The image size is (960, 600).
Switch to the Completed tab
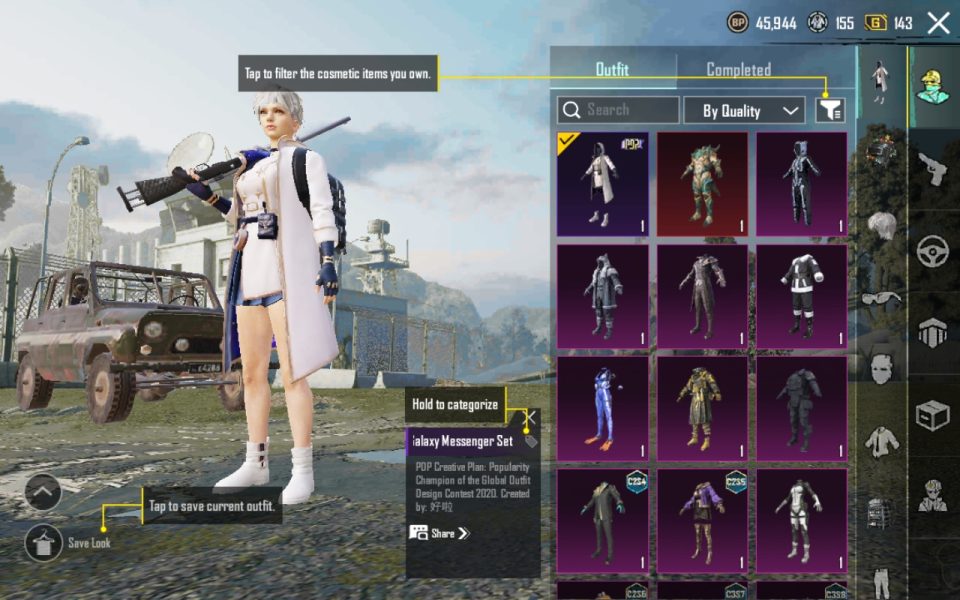738,70
